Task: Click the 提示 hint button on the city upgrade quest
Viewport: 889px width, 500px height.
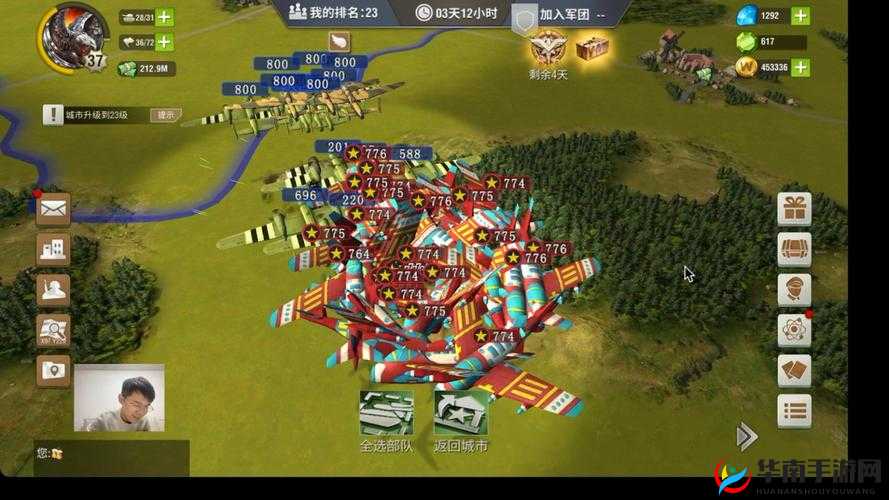Action: [166, 115]
